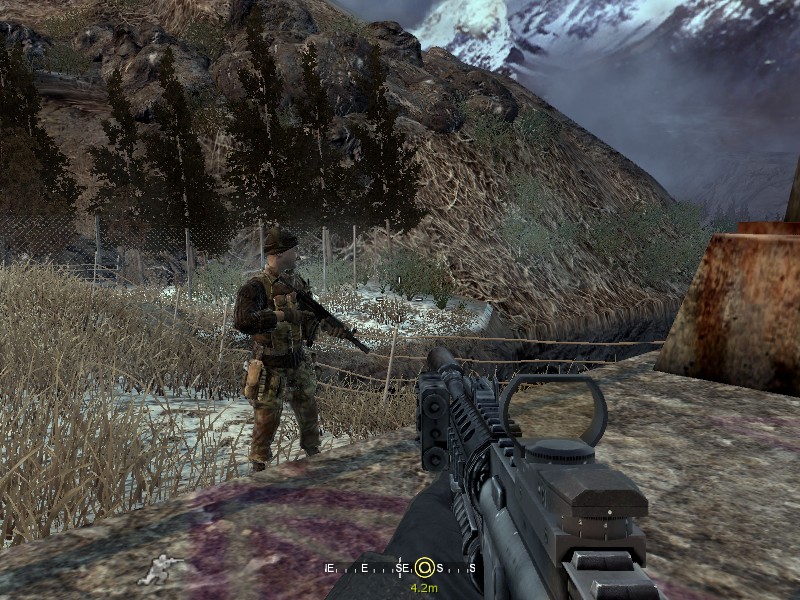Click the yellow objective marker on the compass
This screenshot has height=600, width=800.
point(424,568)
